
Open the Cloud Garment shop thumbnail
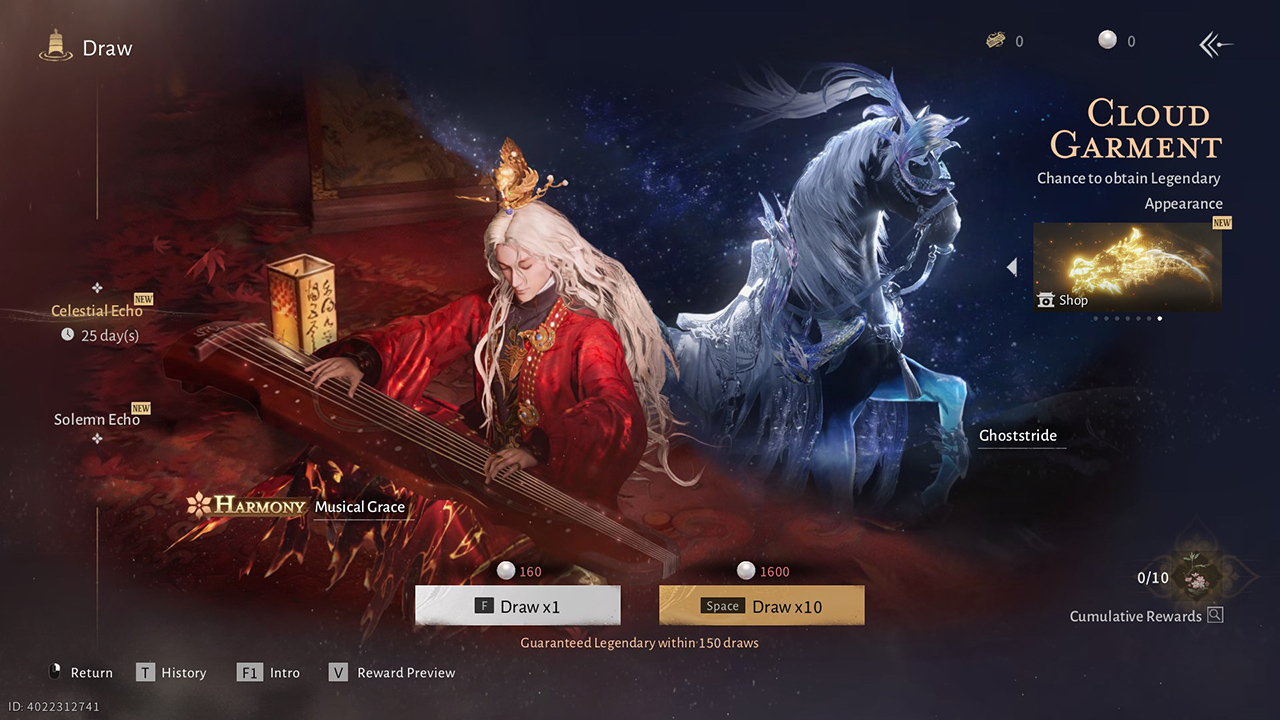coord(1127,267)
